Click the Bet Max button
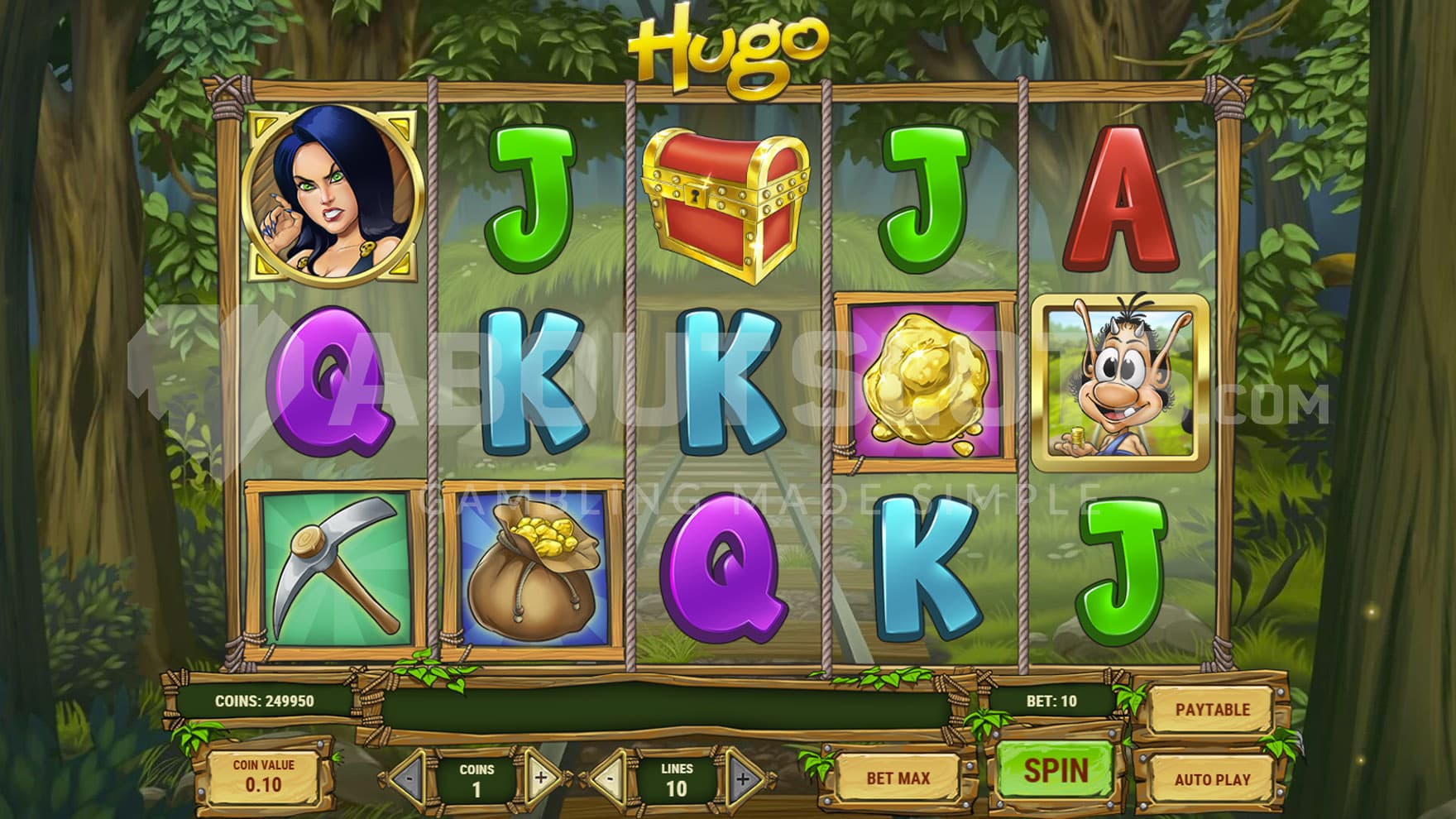The height and width of the screenshot is (819, 1456). (898, 778)
